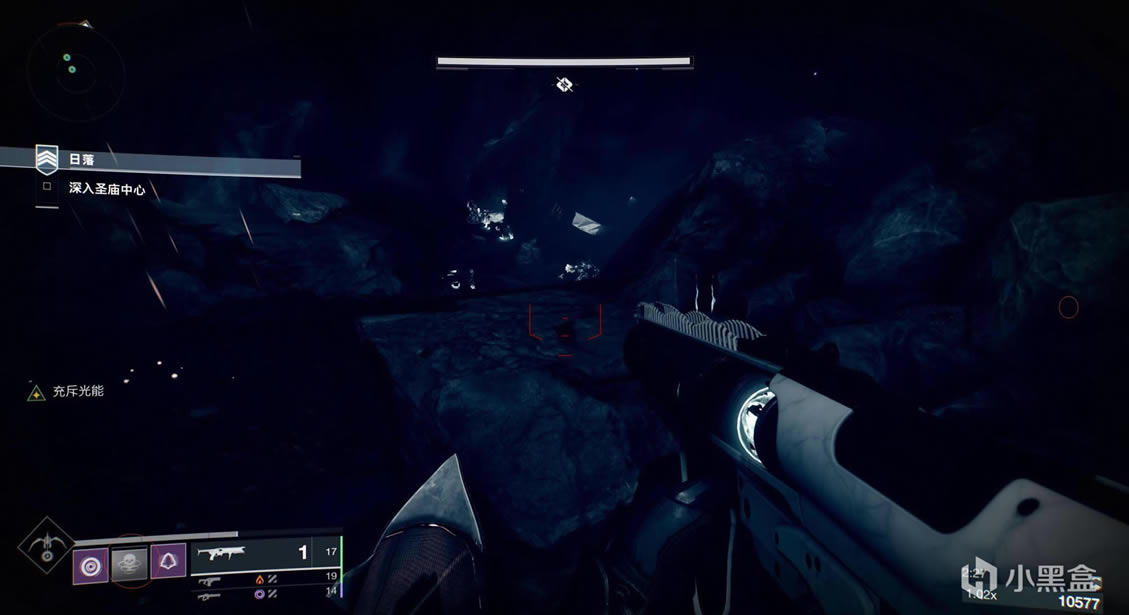Click the grey skull melee ability icon
Viewport: 1129px width, 615px height.
click(129, 564)
